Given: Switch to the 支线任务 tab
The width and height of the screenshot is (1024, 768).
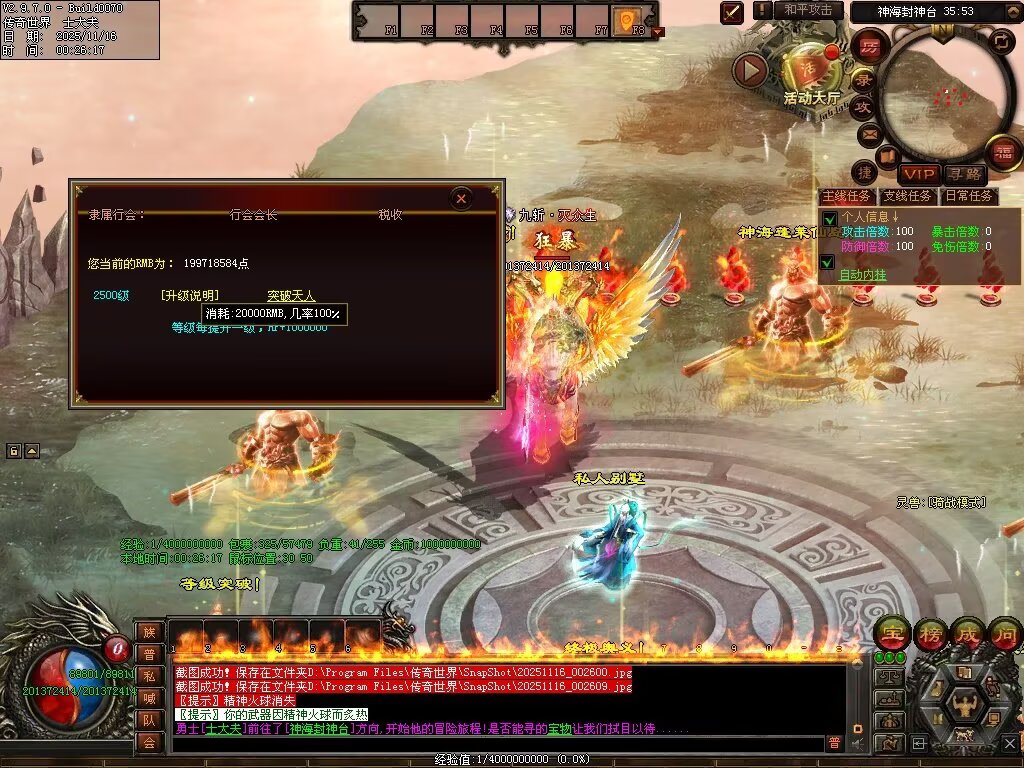Looking at the screenshot, I should tap(908, 196).
